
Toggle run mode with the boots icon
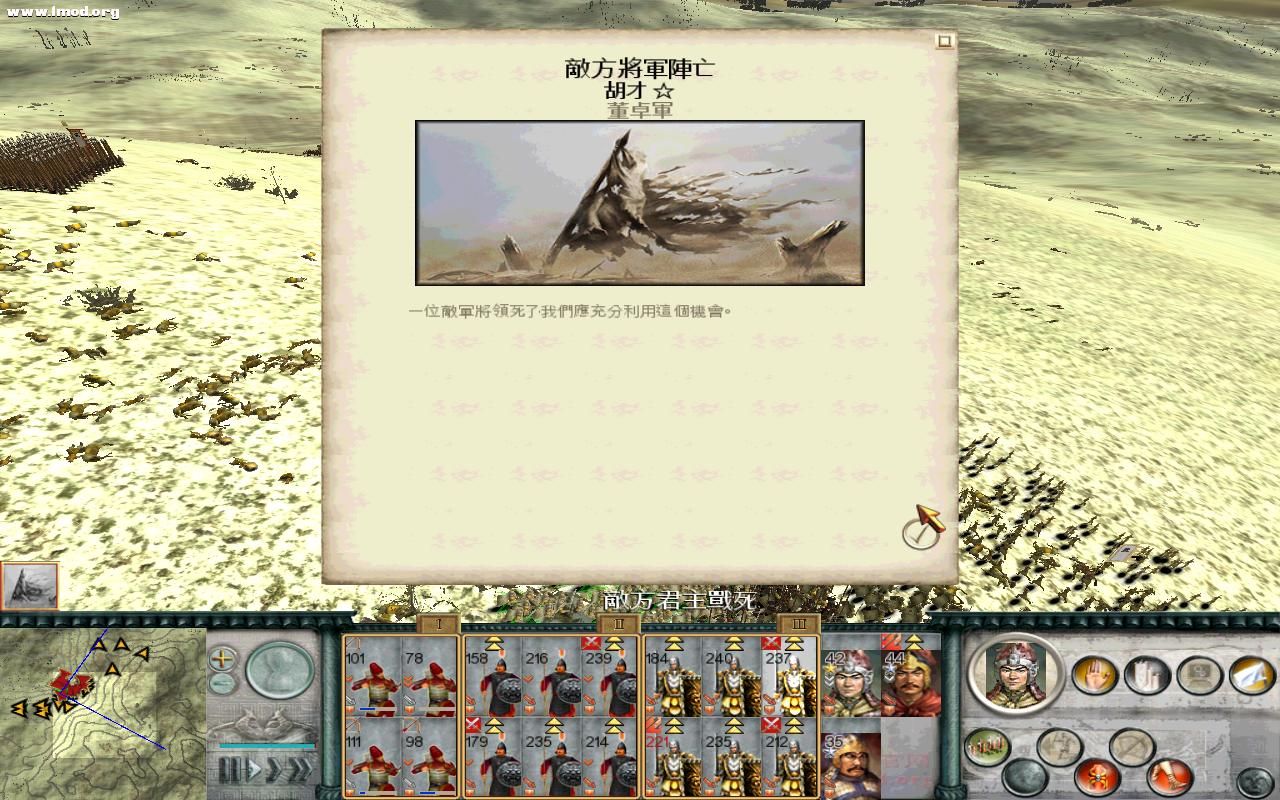(1170, 776)
